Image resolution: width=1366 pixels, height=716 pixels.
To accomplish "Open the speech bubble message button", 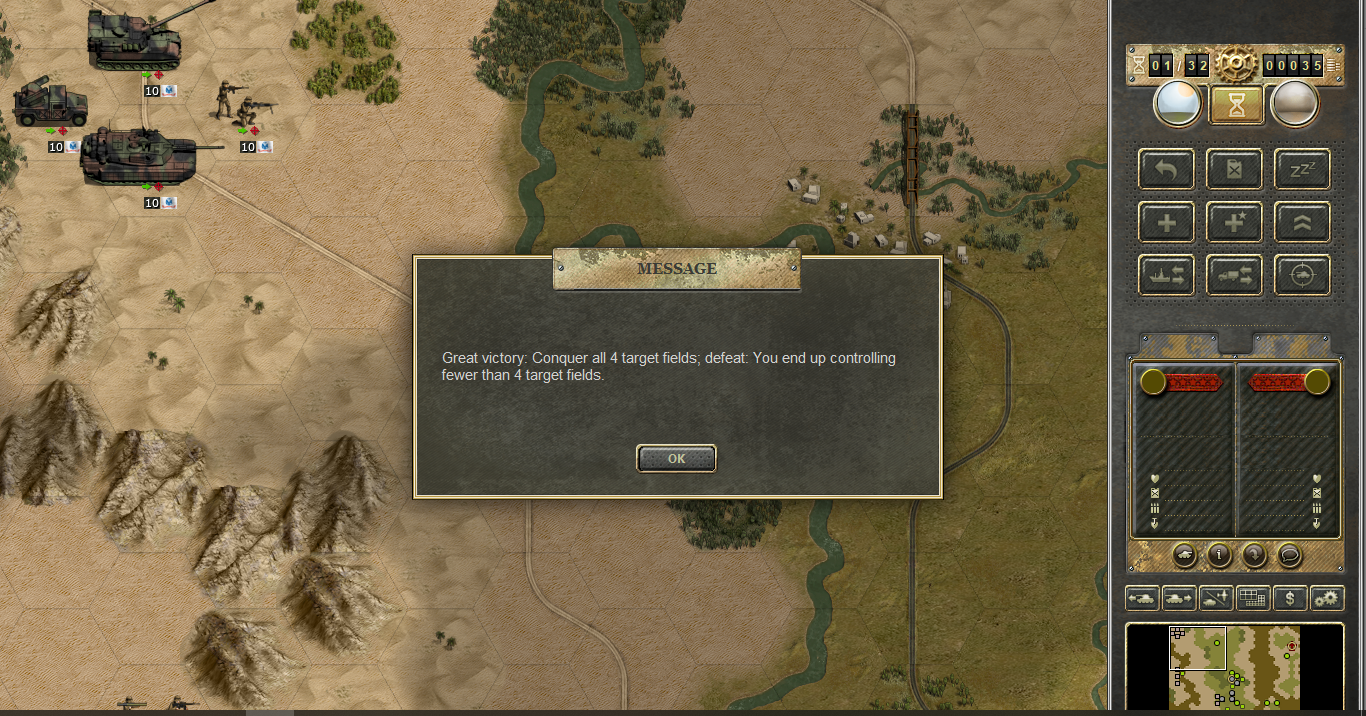I will tap(1290, 554).
